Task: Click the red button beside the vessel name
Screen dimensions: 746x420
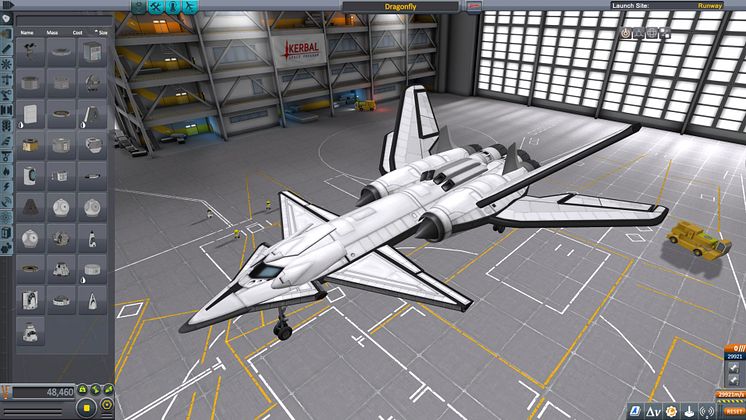Action: click(475, 5)
